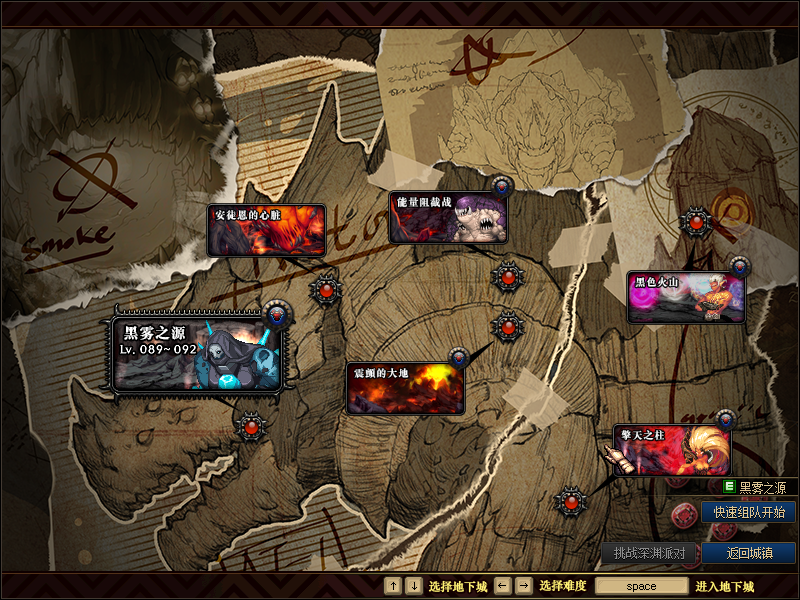Click the 快速组队开始 quick party button

pyautogui.click(x=748, y=512)
